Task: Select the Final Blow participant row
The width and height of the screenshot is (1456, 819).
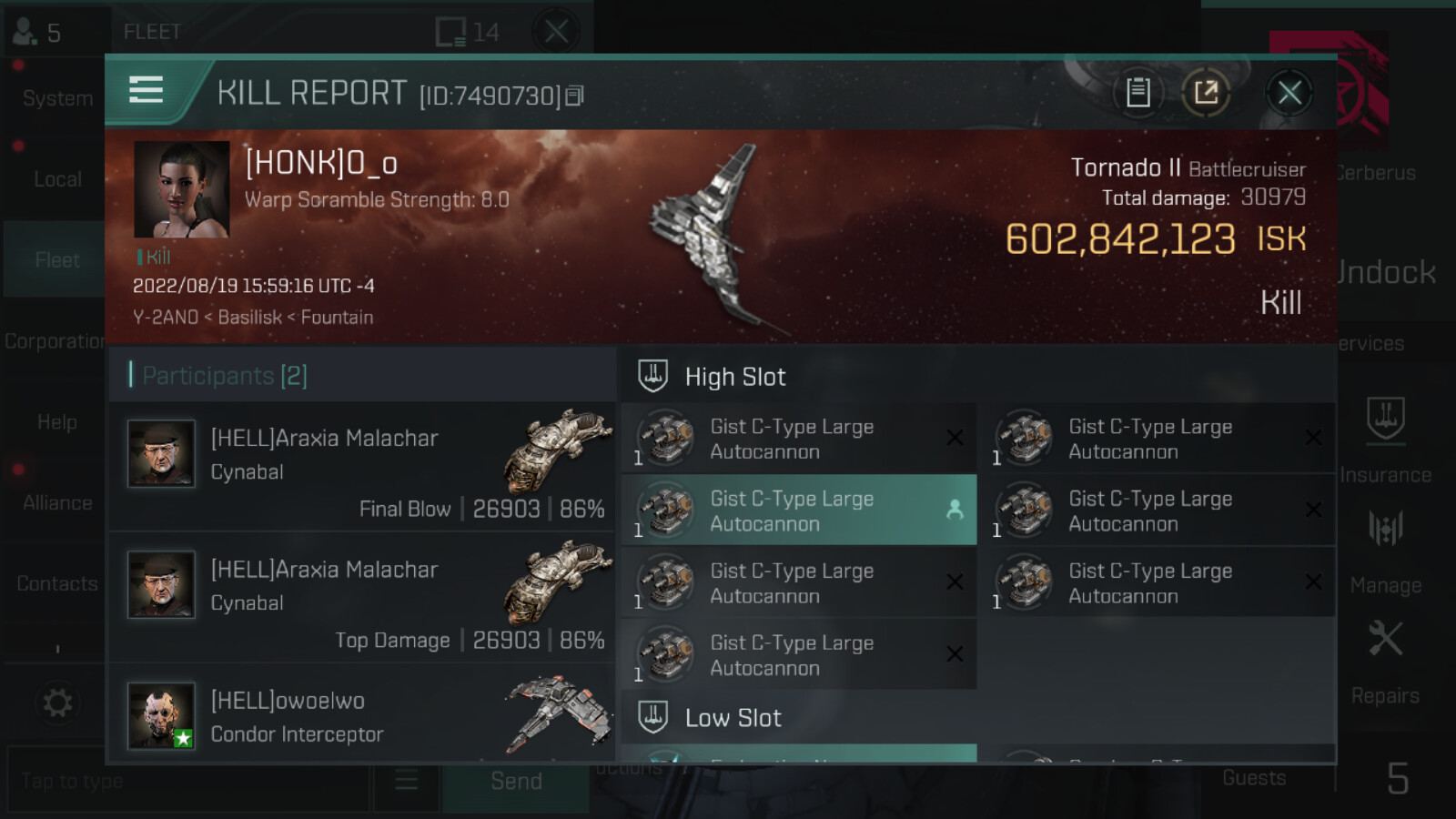Action: (x=362, y=468)
